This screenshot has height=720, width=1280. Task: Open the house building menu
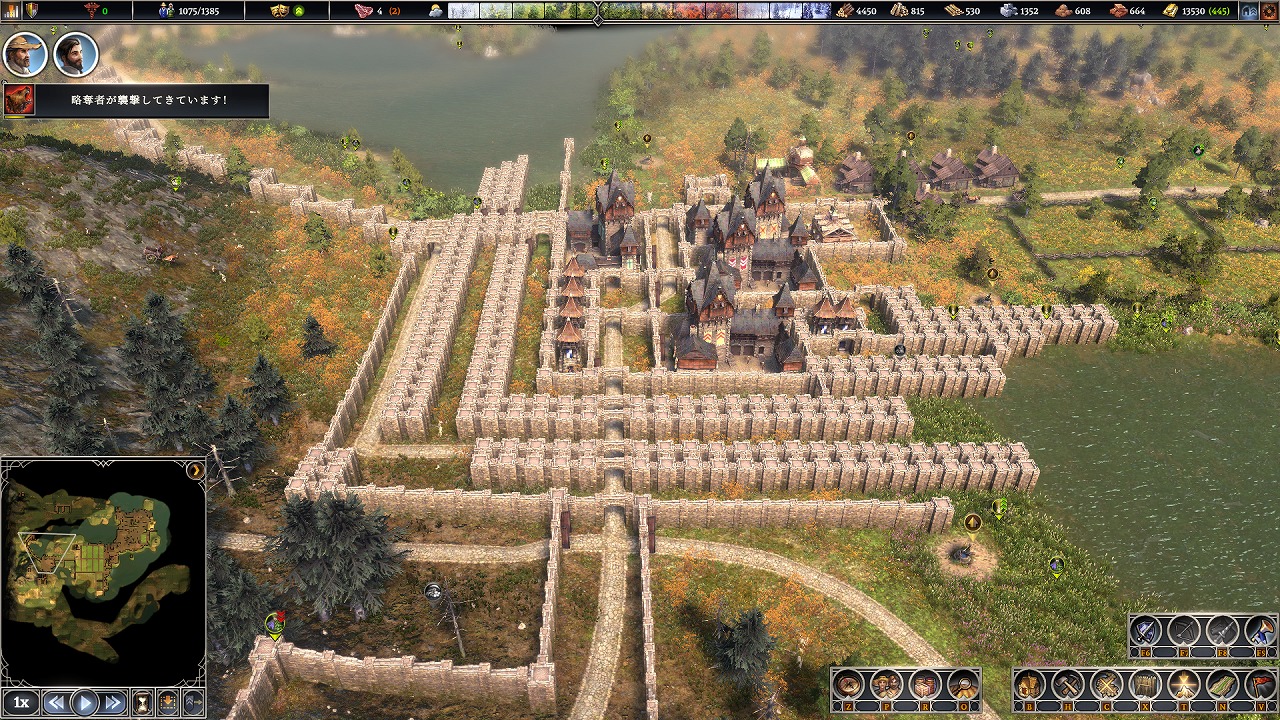tap(1030, 686)
